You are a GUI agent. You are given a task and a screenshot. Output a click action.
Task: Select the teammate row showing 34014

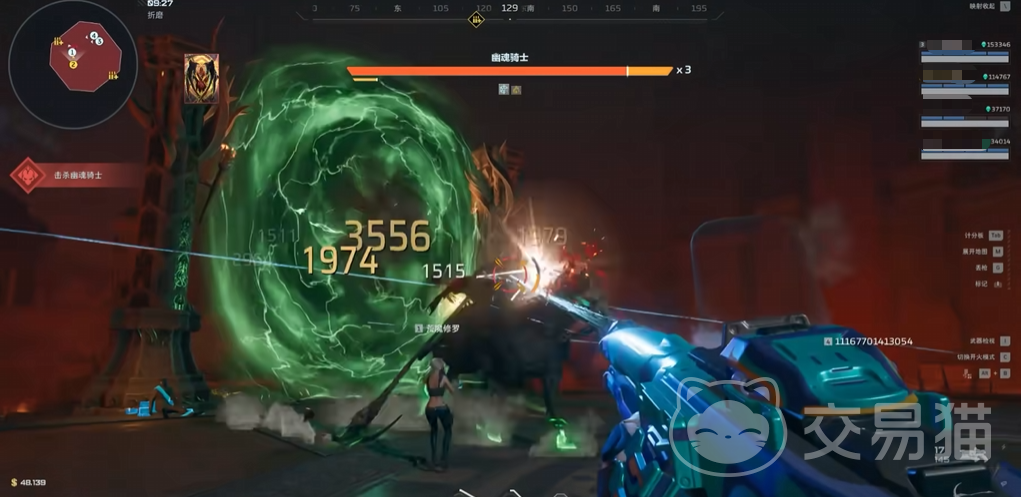click(x=965, y=148)
